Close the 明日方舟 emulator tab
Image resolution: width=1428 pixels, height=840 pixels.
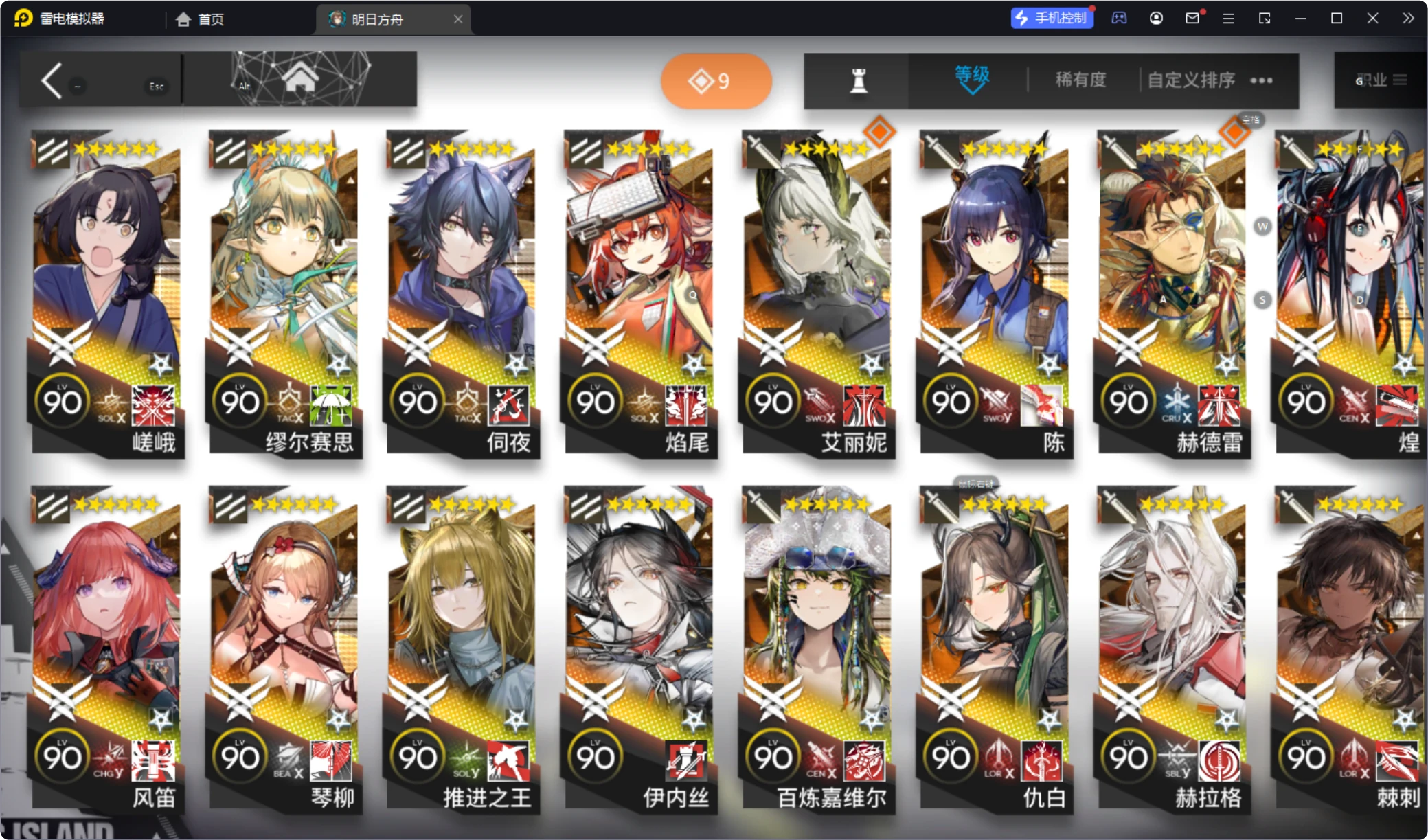coord(458,19)
